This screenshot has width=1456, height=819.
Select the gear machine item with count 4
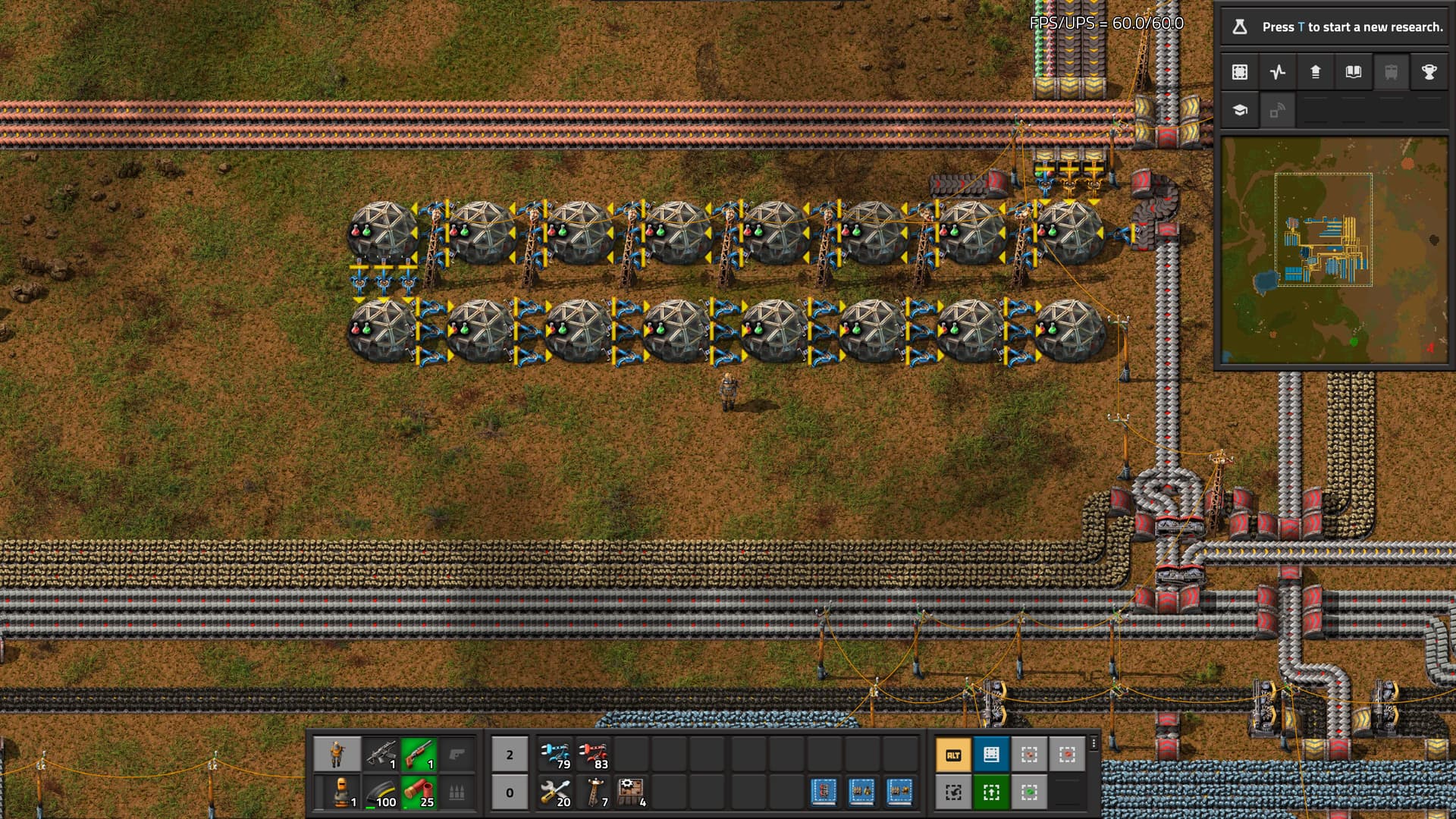click(632, 792)
